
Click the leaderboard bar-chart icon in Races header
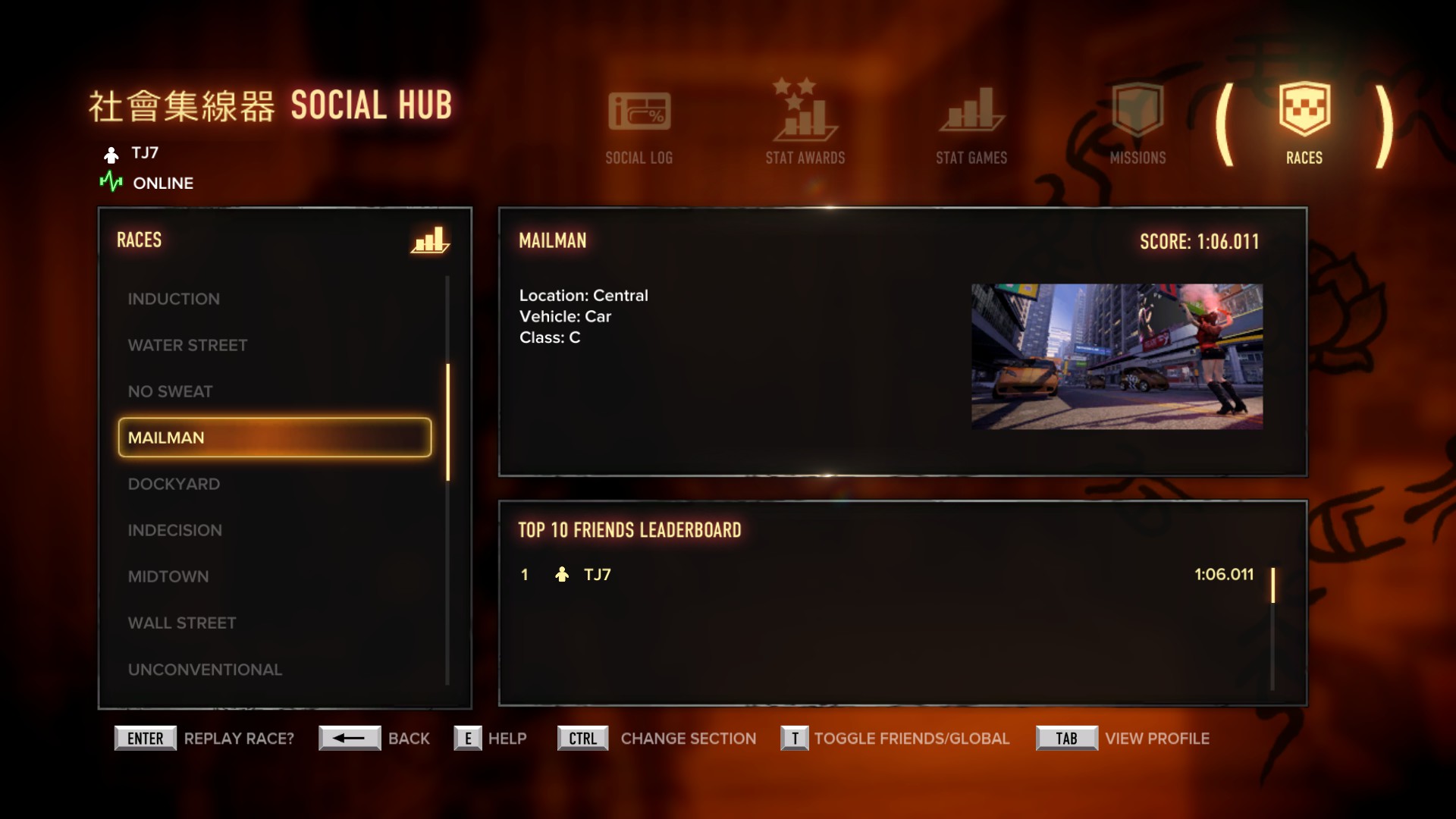pos(430,240)
